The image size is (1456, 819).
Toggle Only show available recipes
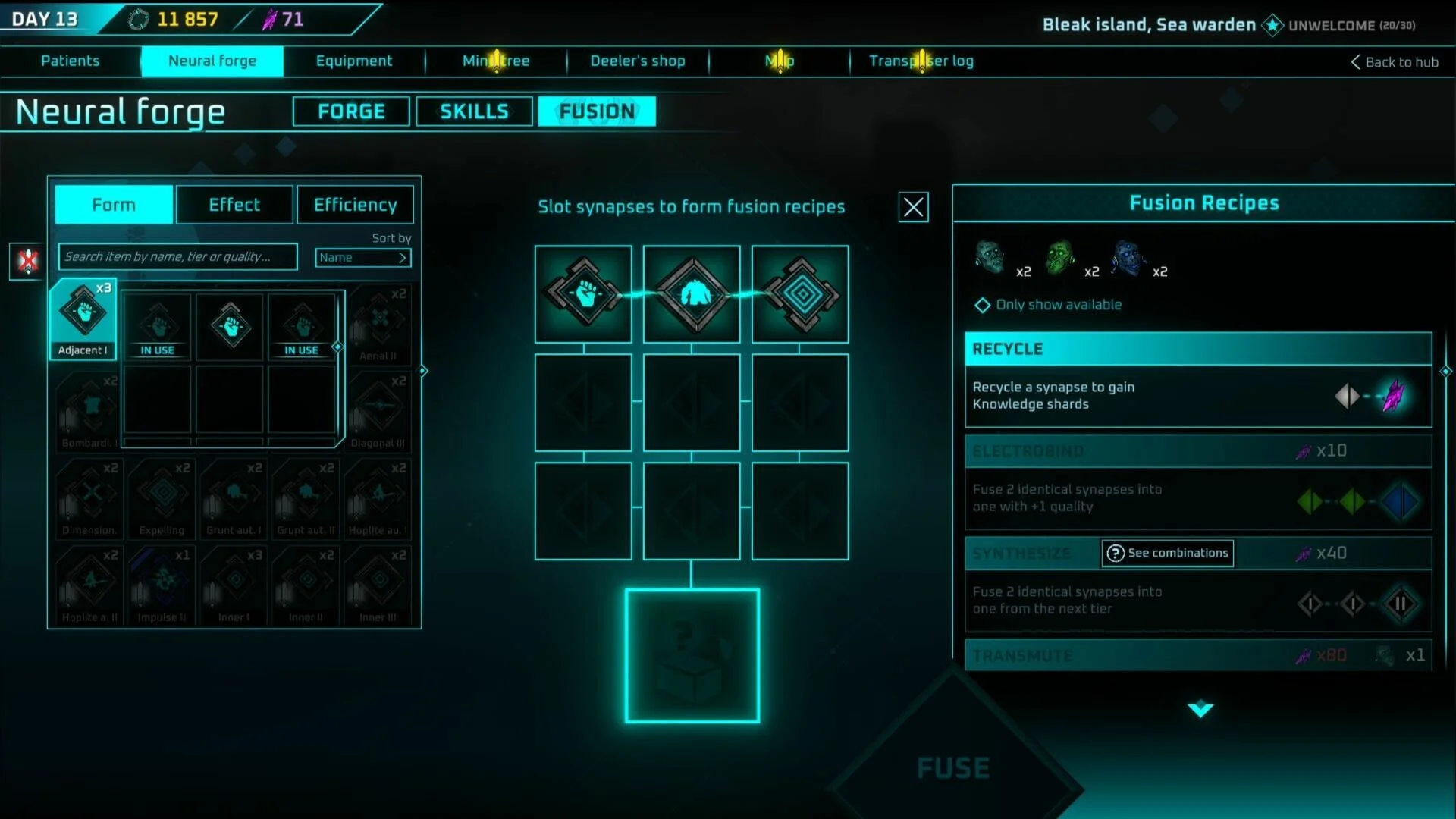click(983, 305)
